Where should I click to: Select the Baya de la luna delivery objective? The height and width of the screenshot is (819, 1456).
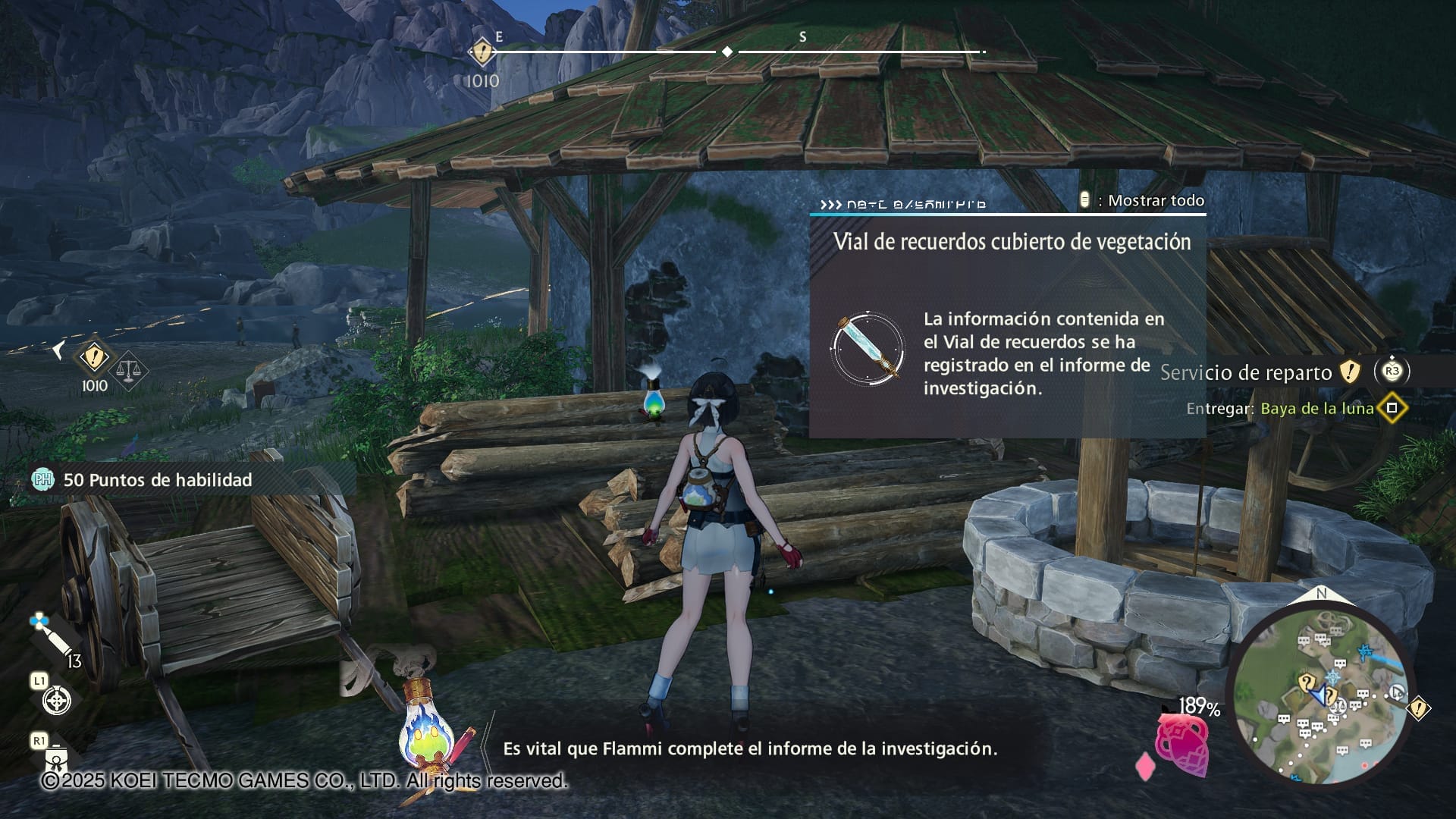1316,409
